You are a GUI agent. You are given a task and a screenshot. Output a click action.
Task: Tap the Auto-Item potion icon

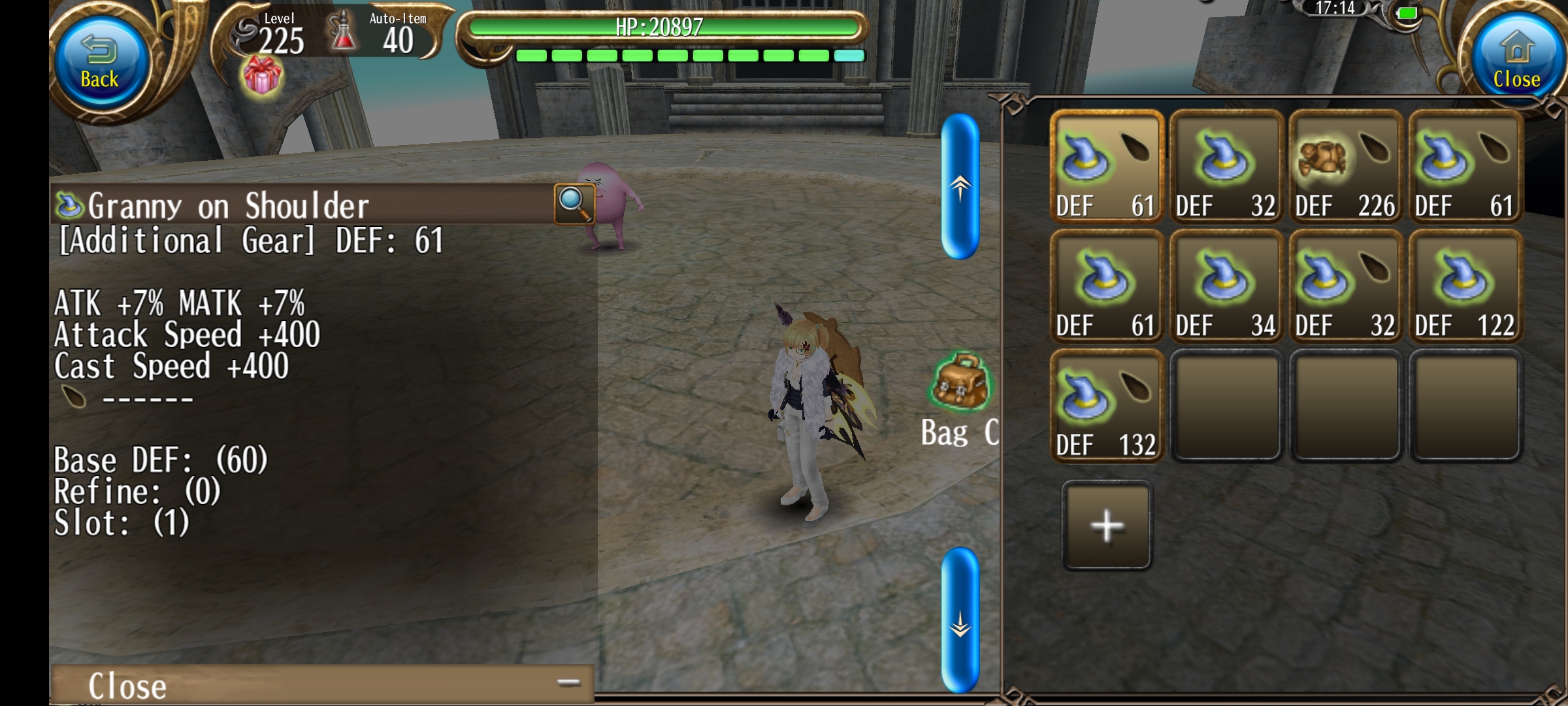344,33
